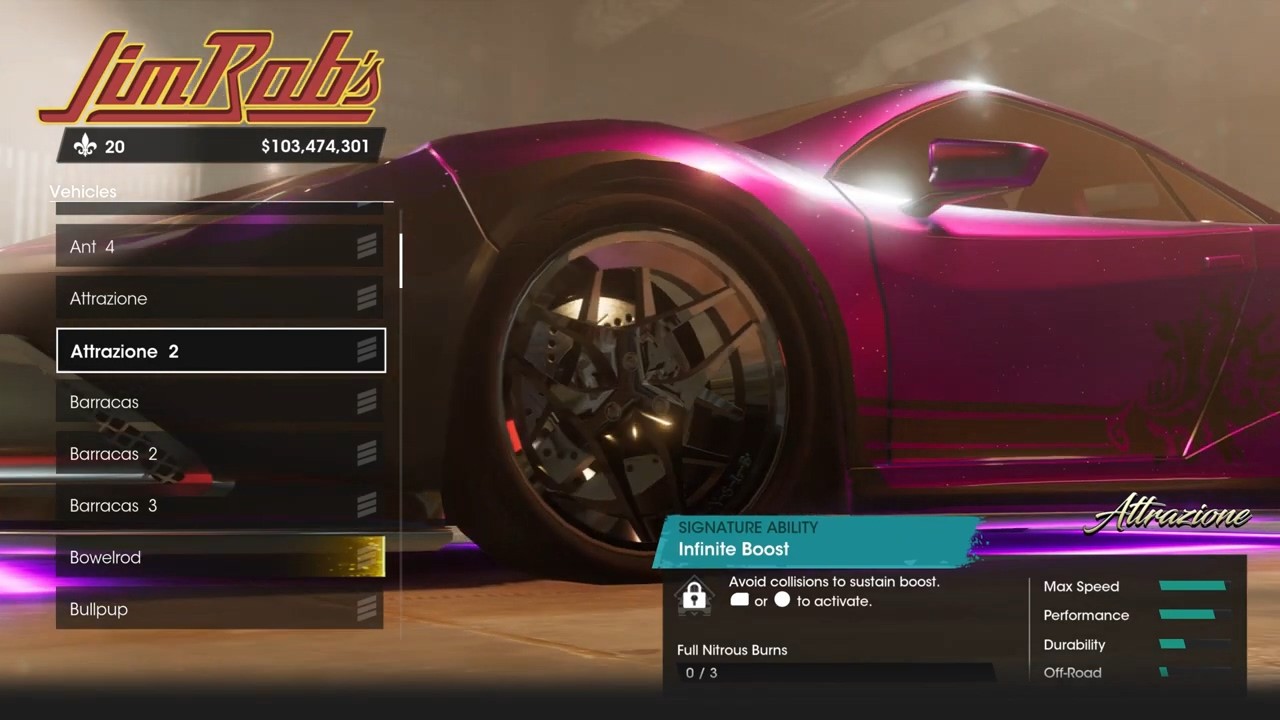Select the Ant 4 vehicle entry
Image resolution: width=1280 pixels, height=720 pixels.
pos(220,246)
